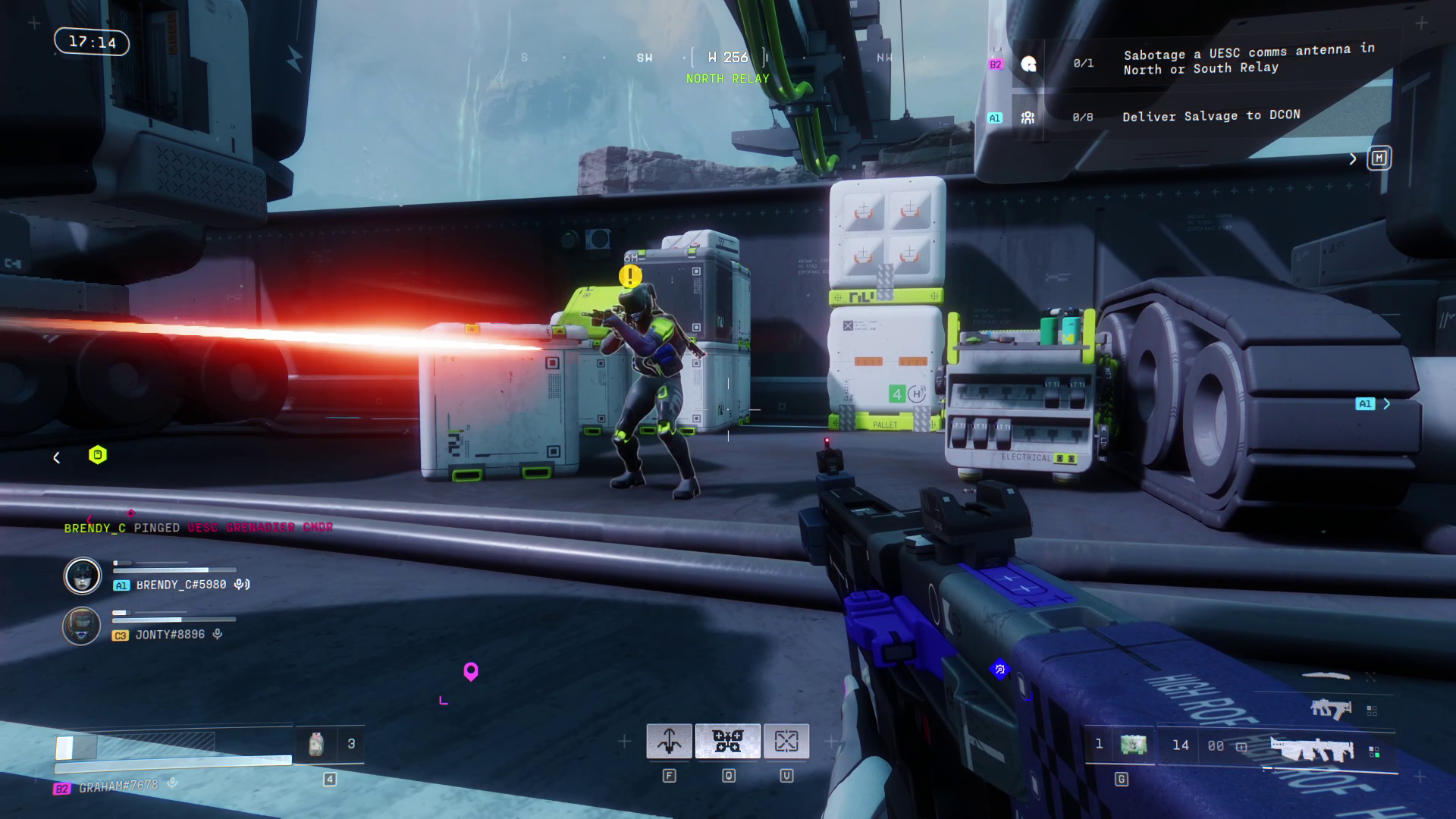Screen dimensions: 1456x819
Task: Expand the quest panel via its right chevron
Action: coord(1353,158)
